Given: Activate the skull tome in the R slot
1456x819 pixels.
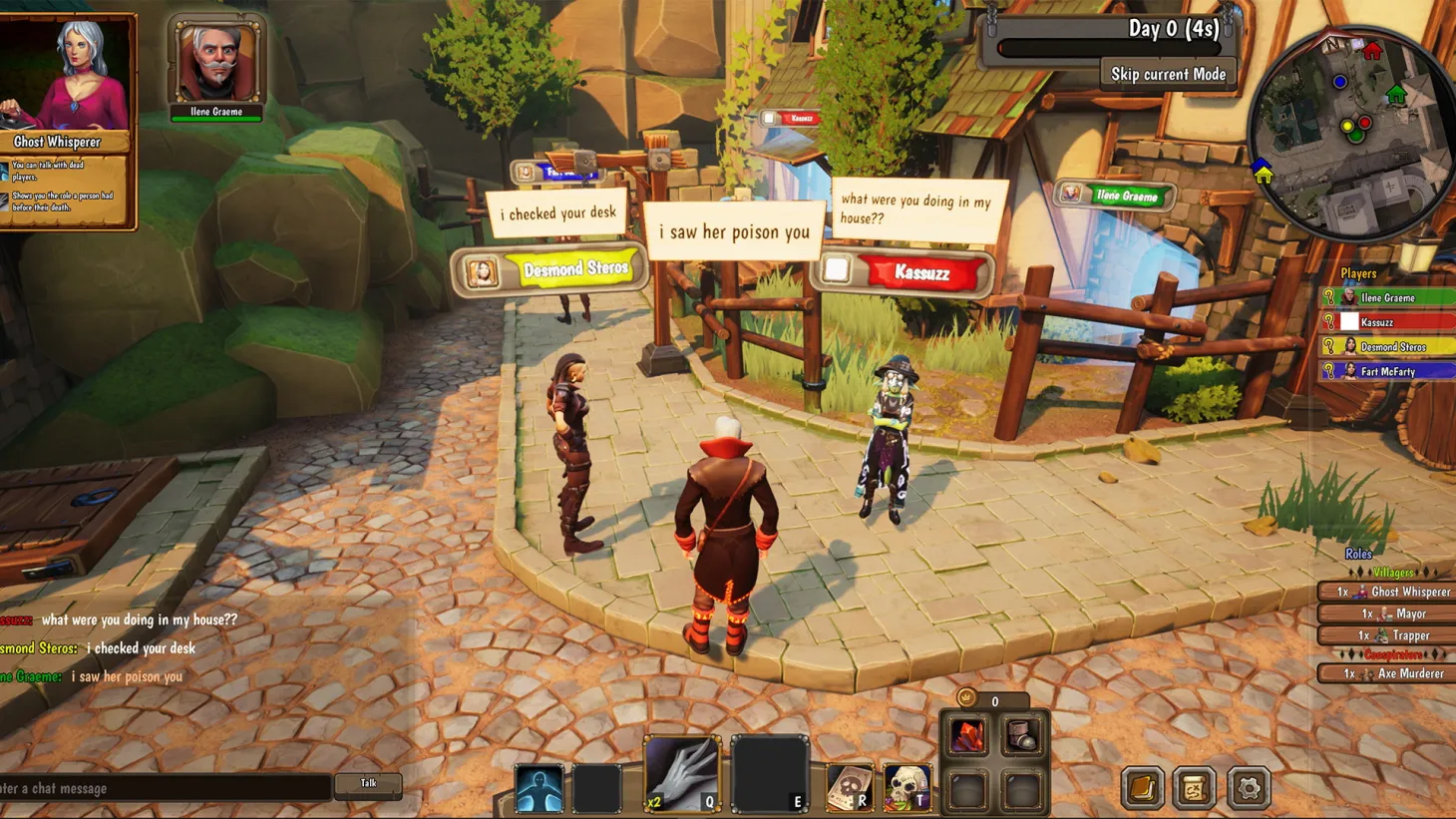Looking at the screenshot, I should point(850,788).
